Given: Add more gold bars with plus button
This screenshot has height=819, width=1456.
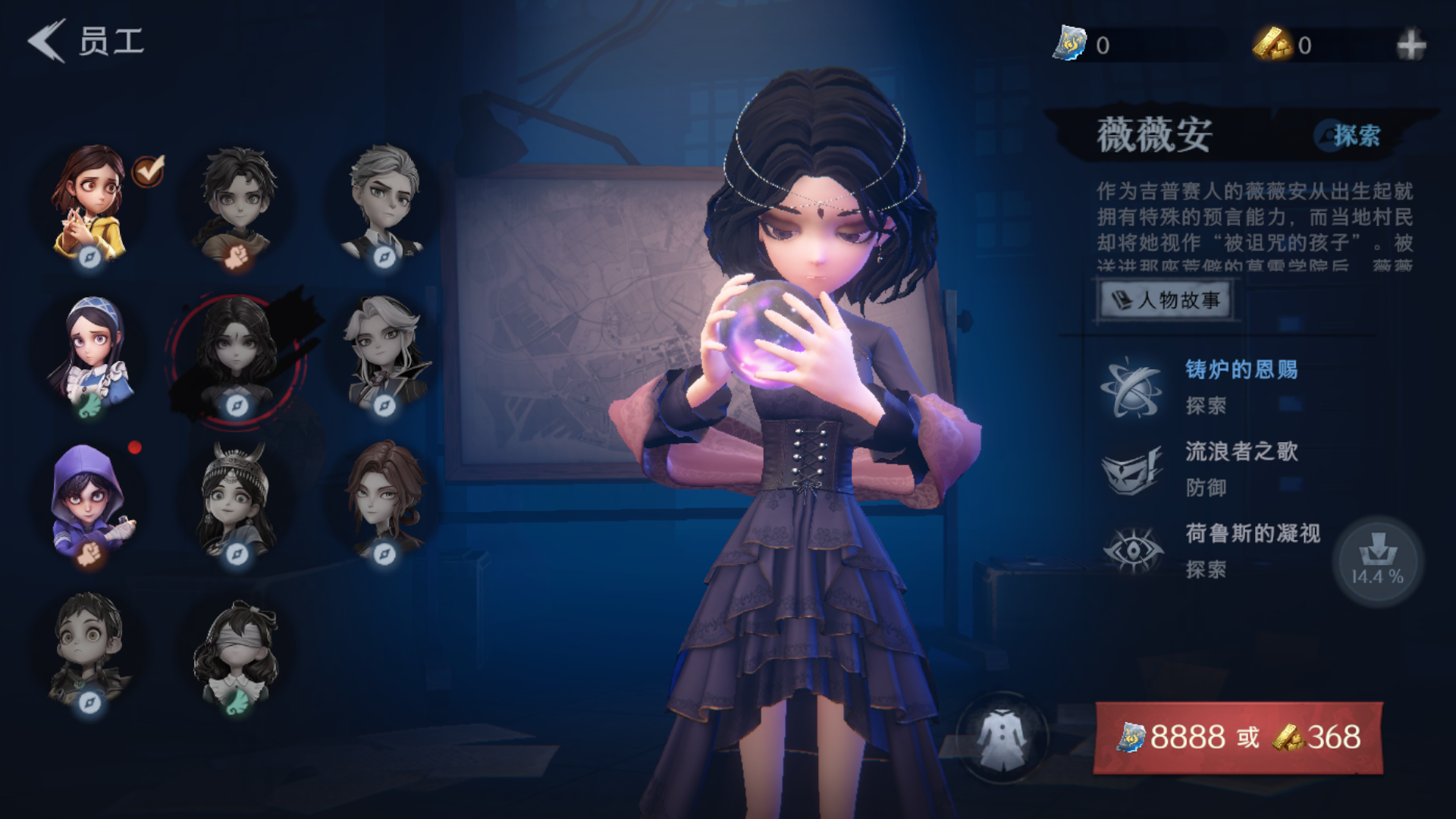Looking at the screenshot, I should click(1410, 45).
